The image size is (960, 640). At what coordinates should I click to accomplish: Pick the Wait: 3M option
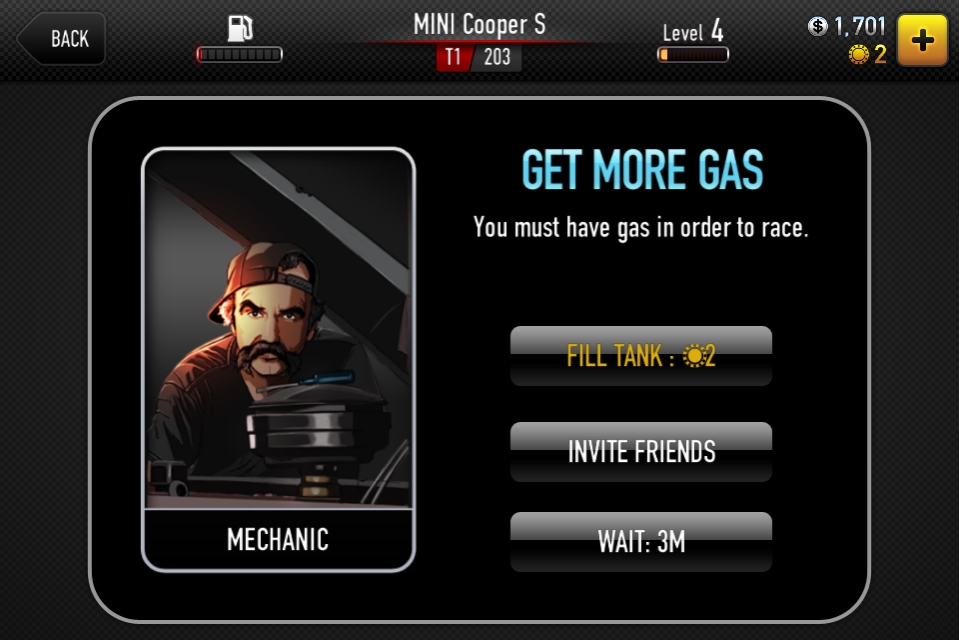pos(641,542)
